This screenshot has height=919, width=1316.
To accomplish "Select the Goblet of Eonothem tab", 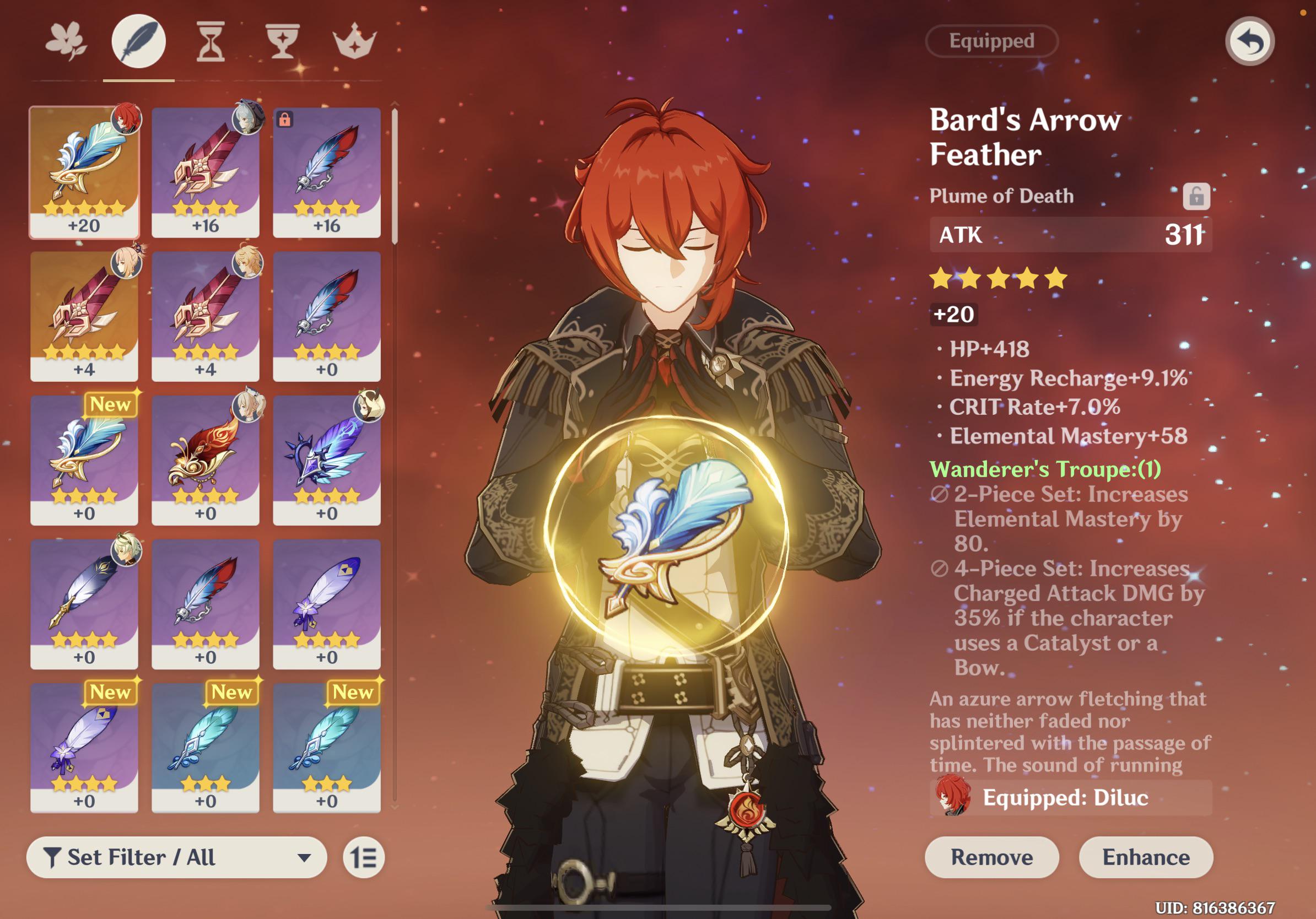I will click(282, 41).
